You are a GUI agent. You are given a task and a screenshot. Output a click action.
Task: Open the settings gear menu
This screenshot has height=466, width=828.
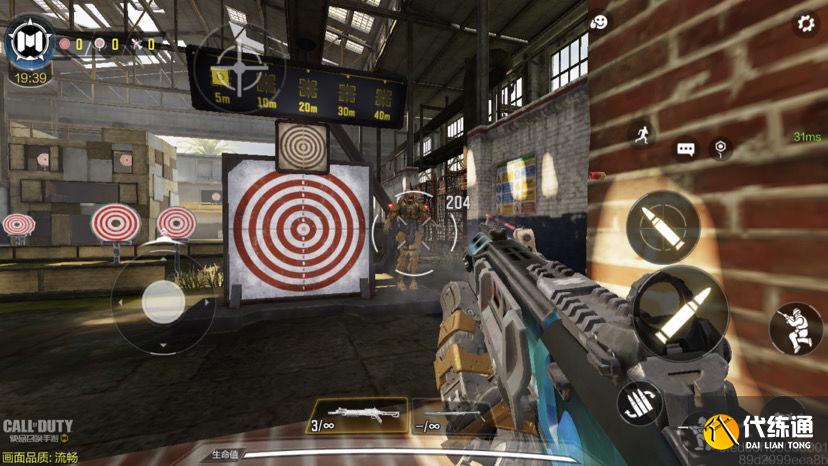804,24
